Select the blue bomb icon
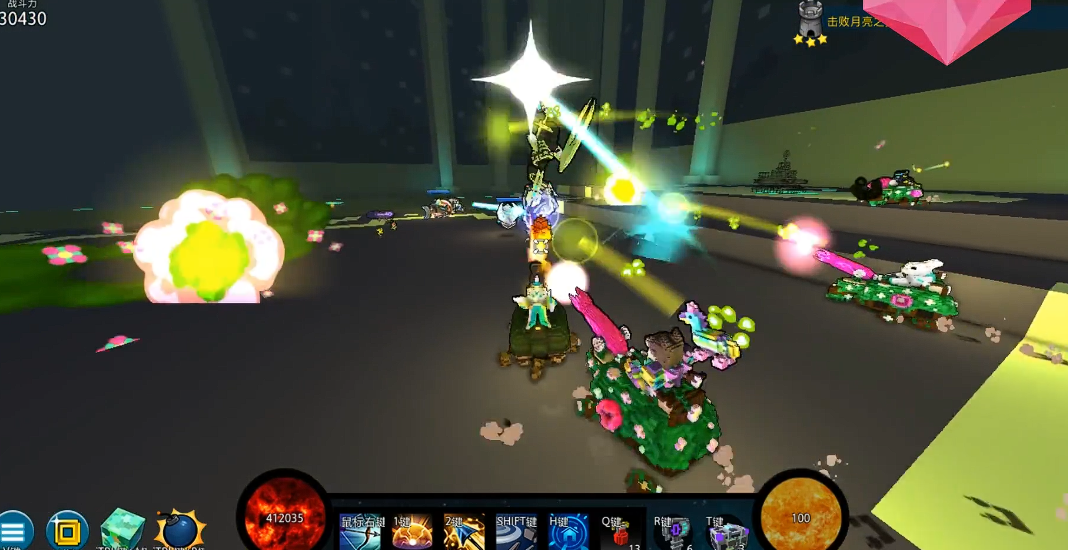The height and width of the screenshot is (550, 1068). pos(180,530)
